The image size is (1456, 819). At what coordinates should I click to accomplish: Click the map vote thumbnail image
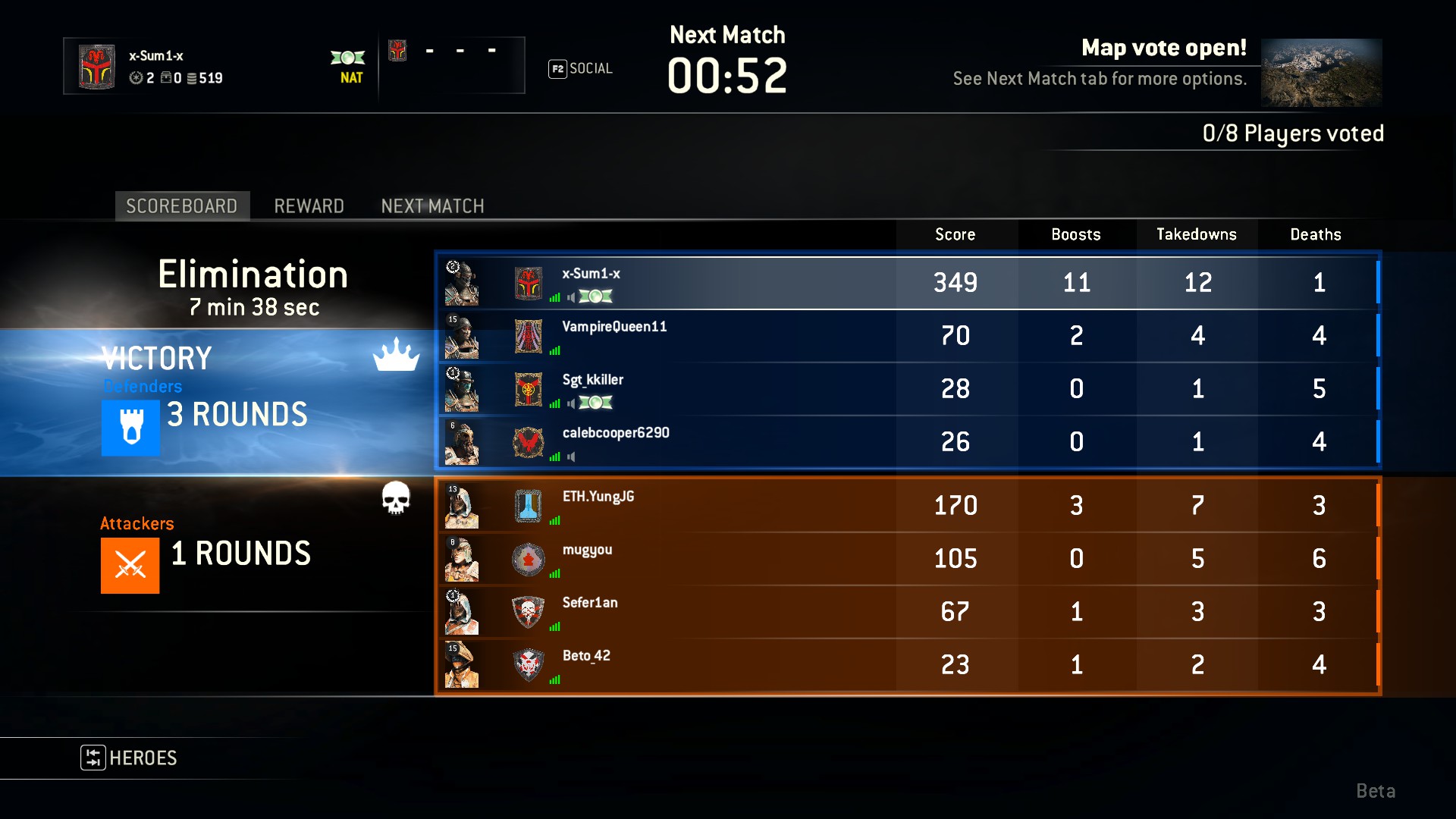1321,73
